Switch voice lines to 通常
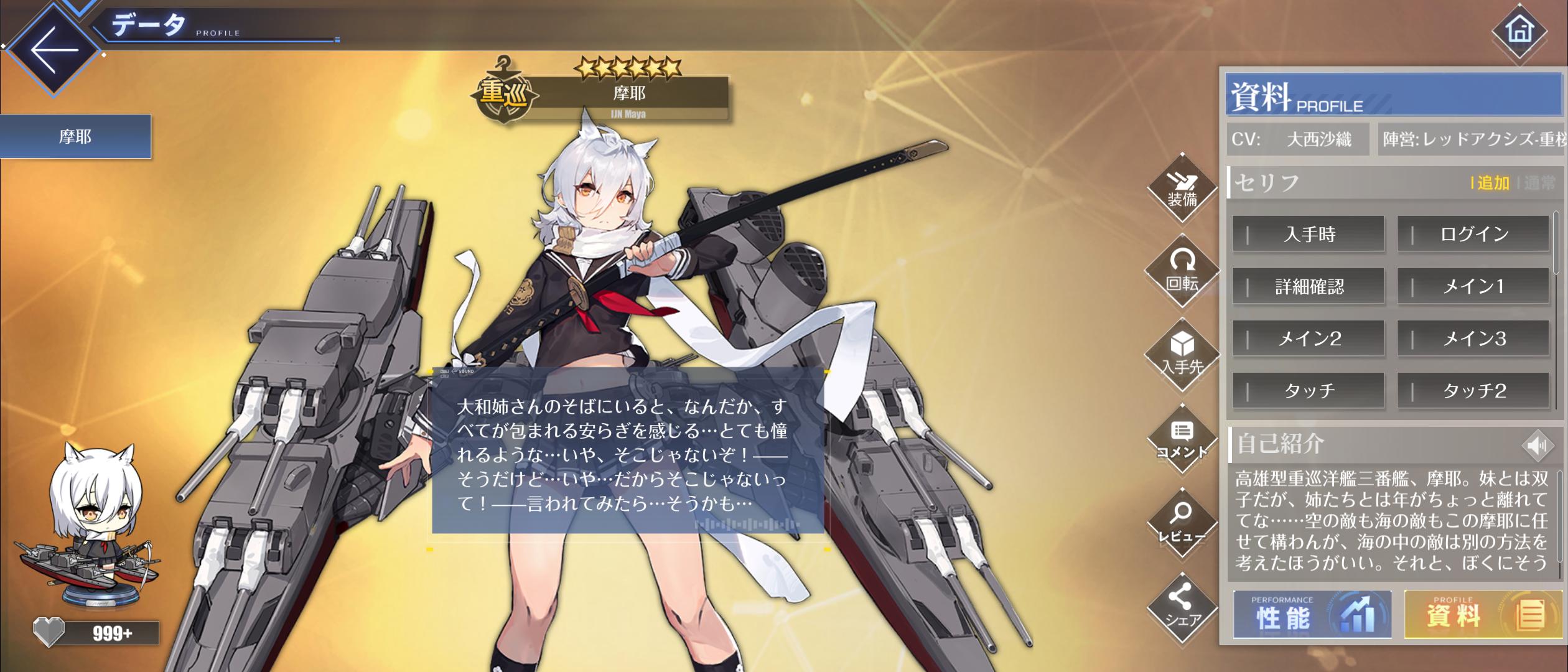The image size is (1568, 672). pyautogui.click(x=1539, y=183)
